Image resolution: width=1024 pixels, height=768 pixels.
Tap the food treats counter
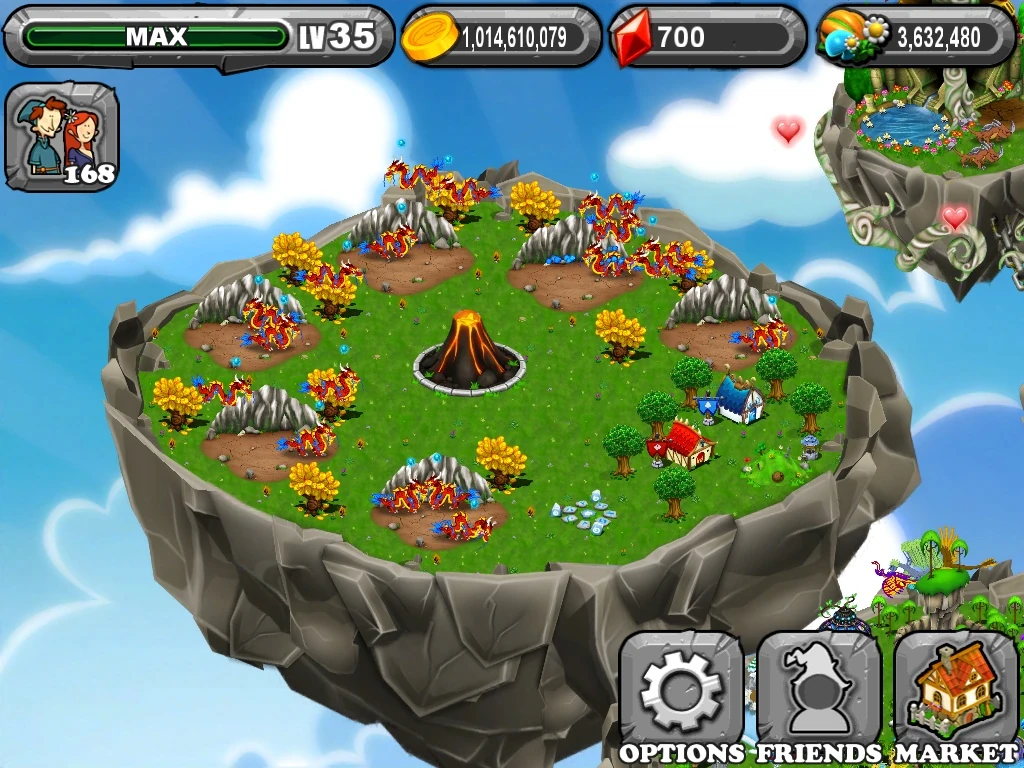coord(916,37)
